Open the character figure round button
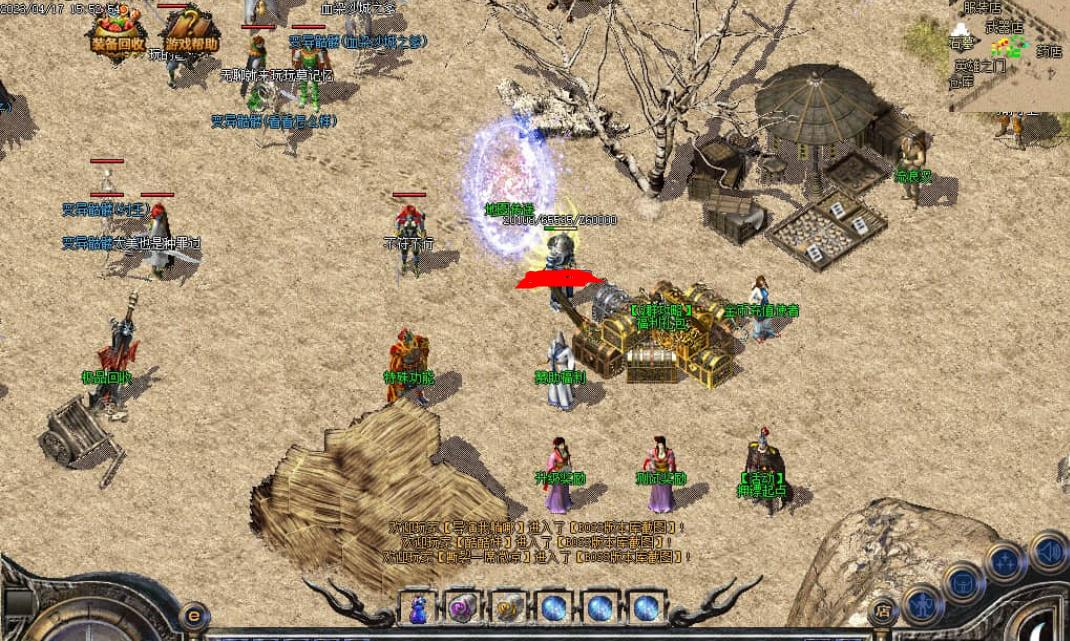The height and width of the screenshot is (641, 1070). tap(921, 606)
